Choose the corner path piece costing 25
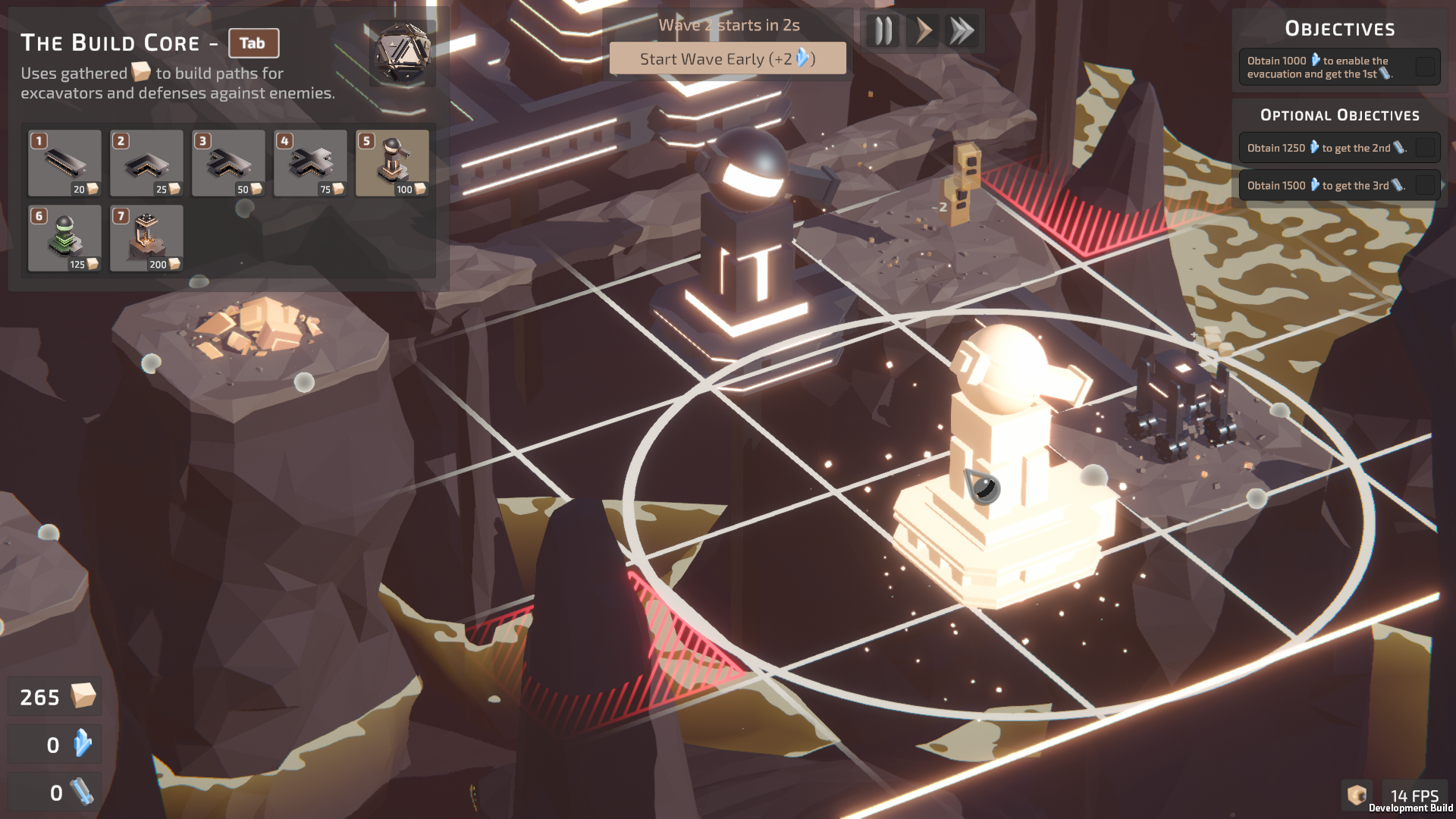This screenshot has height=819, width=1456. 146,163
